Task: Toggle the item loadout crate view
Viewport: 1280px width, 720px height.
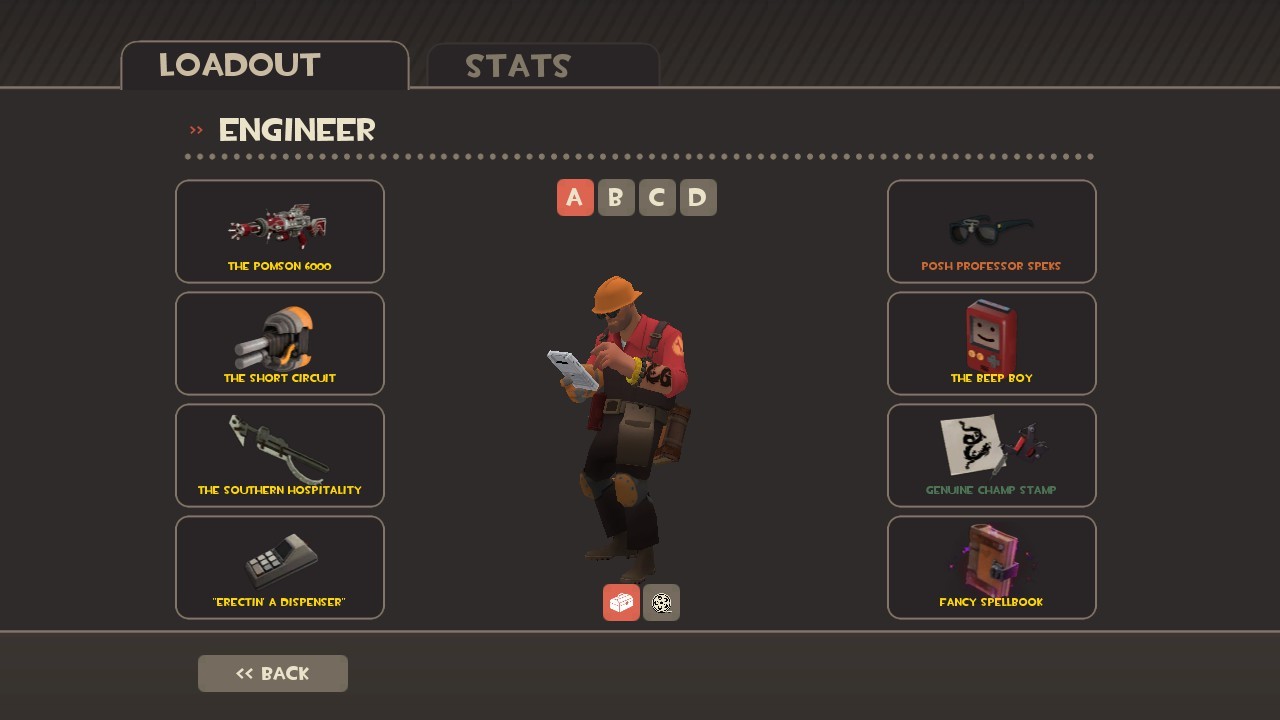Action: [620, 602]
